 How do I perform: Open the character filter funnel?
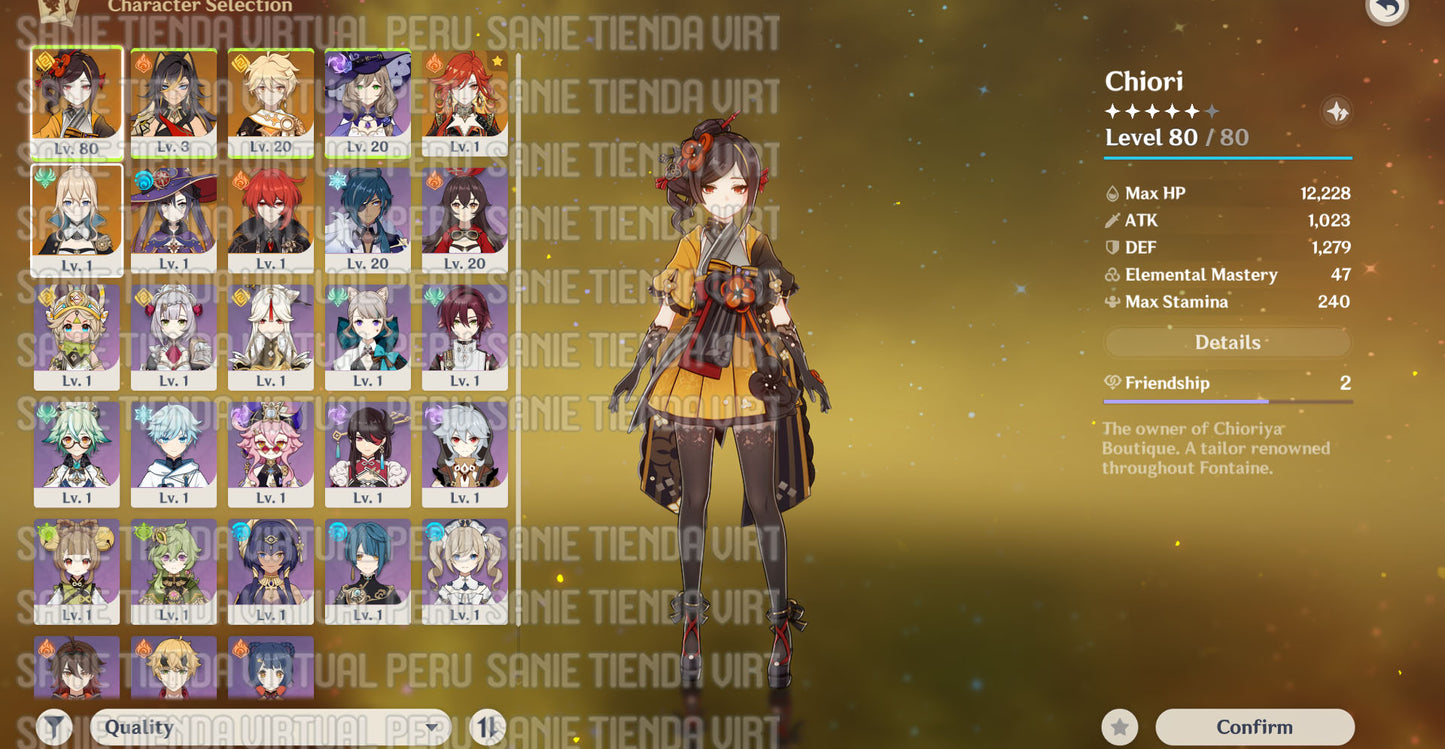[x=55, y=727]
